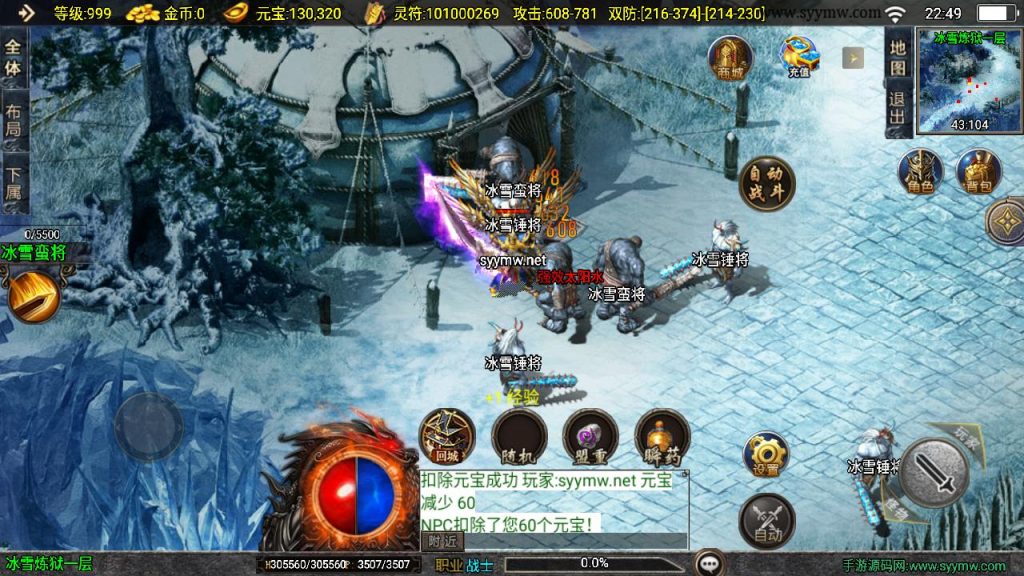The image size is (1024, 576).
Task: Switch to the 下属 tab
Action: tap(13, 184)
